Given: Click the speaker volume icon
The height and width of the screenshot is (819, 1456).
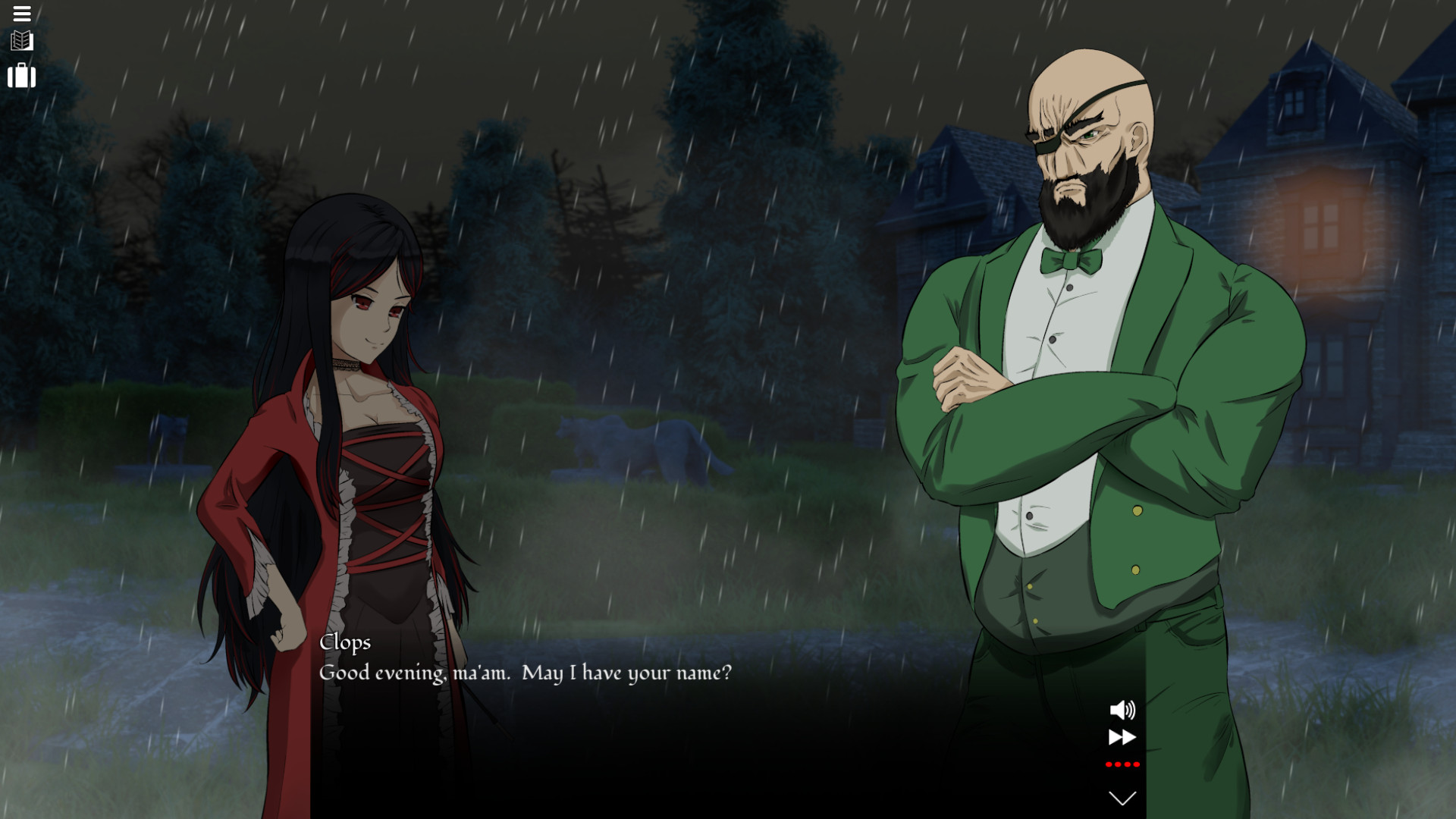Looking at the screenshot, I should [1122, 711].
